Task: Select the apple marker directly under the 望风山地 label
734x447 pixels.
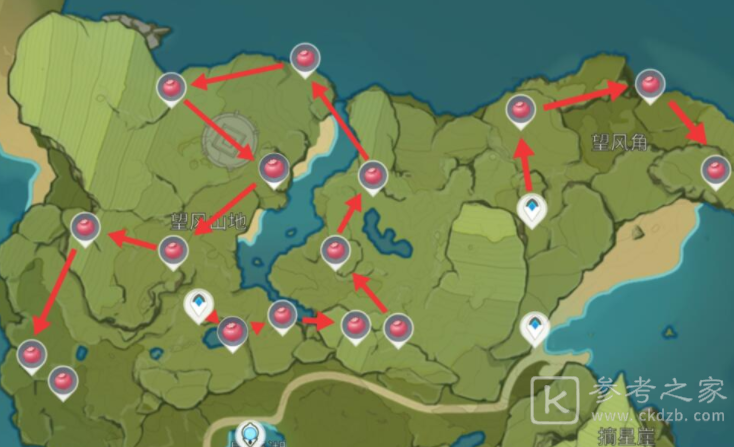Action: point(174,251)
